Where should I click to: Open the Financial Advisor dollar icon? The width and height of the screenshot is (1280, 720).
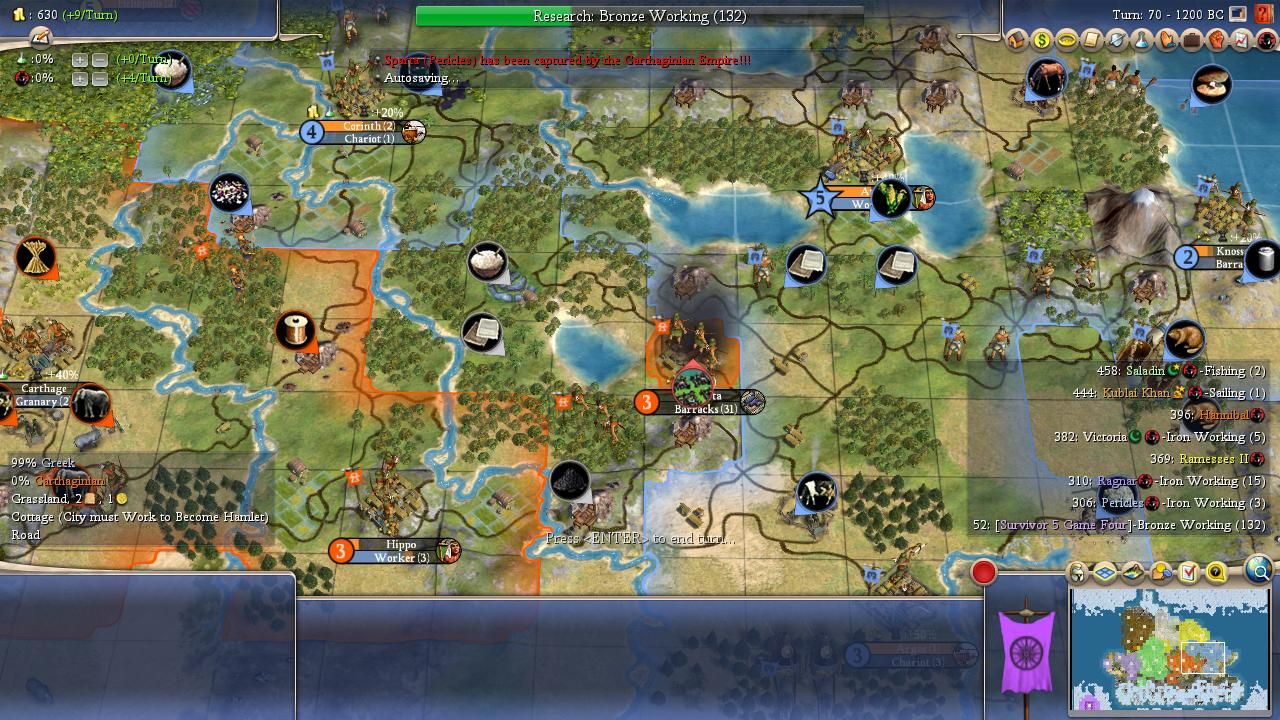(1042, 41)
